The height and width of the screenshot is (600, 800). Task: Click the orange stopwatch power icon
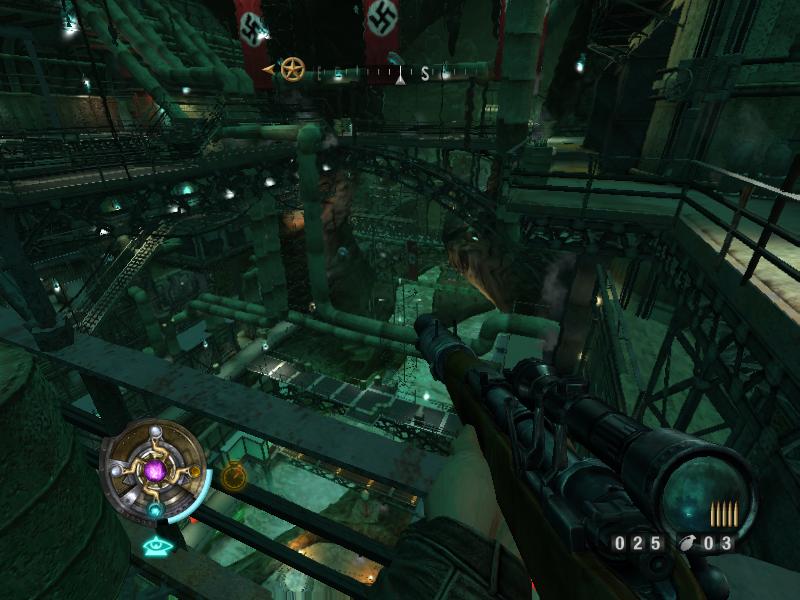(x=233, y=475)
